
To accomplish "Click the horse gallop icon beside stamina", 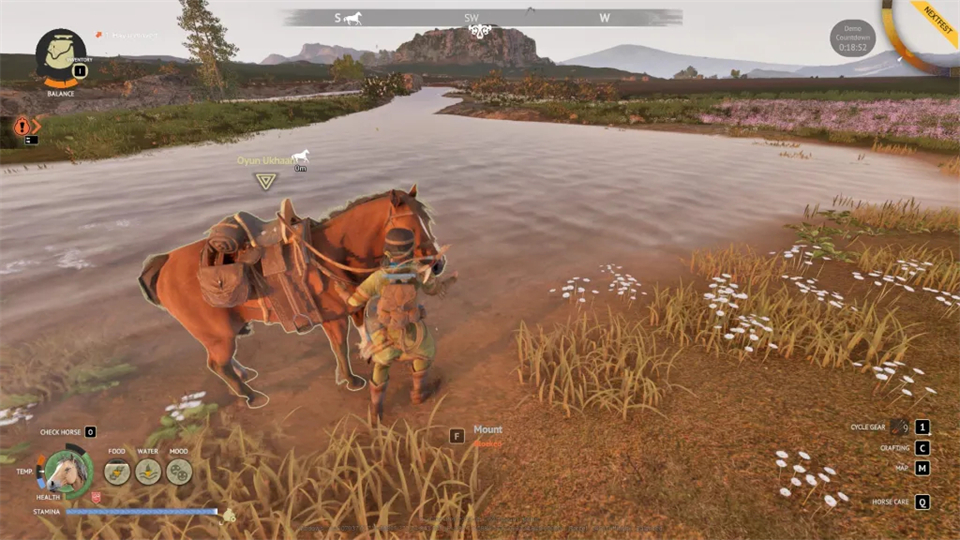I will click(x=228, y=515).
